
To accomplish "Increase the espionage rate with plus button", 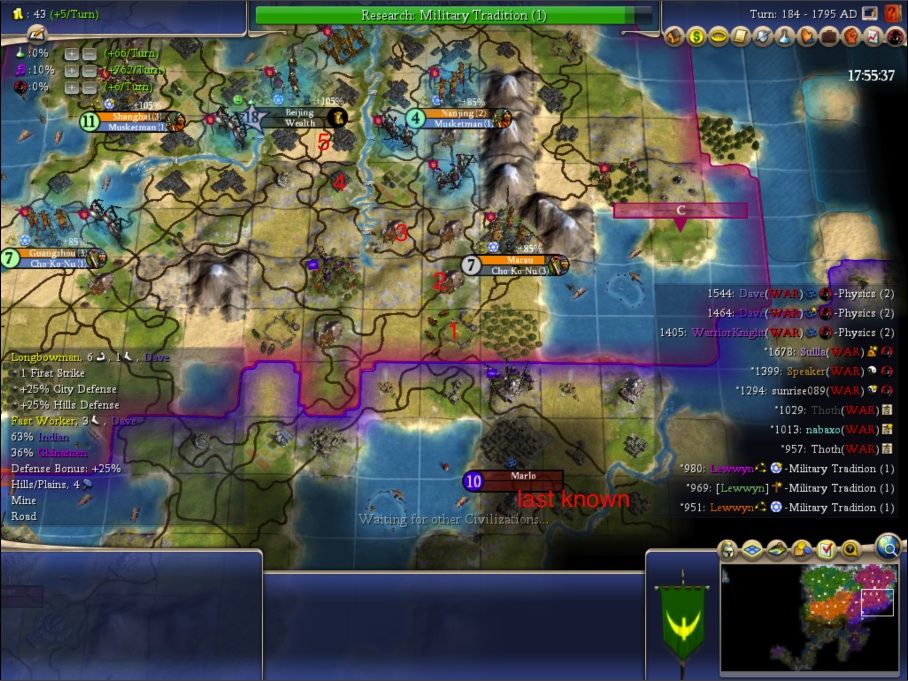I will point(72,87).
